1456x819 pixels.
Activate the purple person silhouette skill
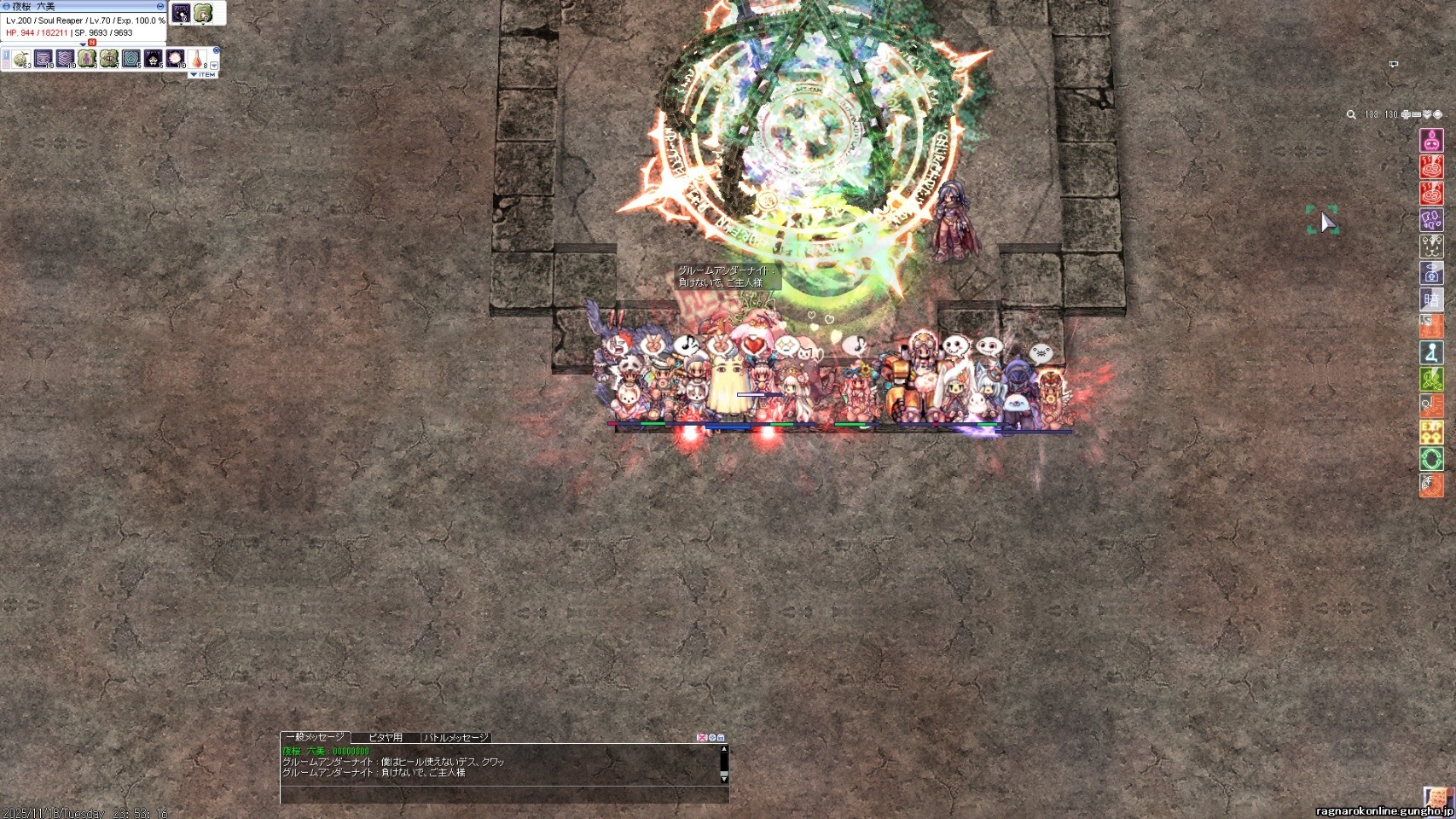click(x=87, y=59)
